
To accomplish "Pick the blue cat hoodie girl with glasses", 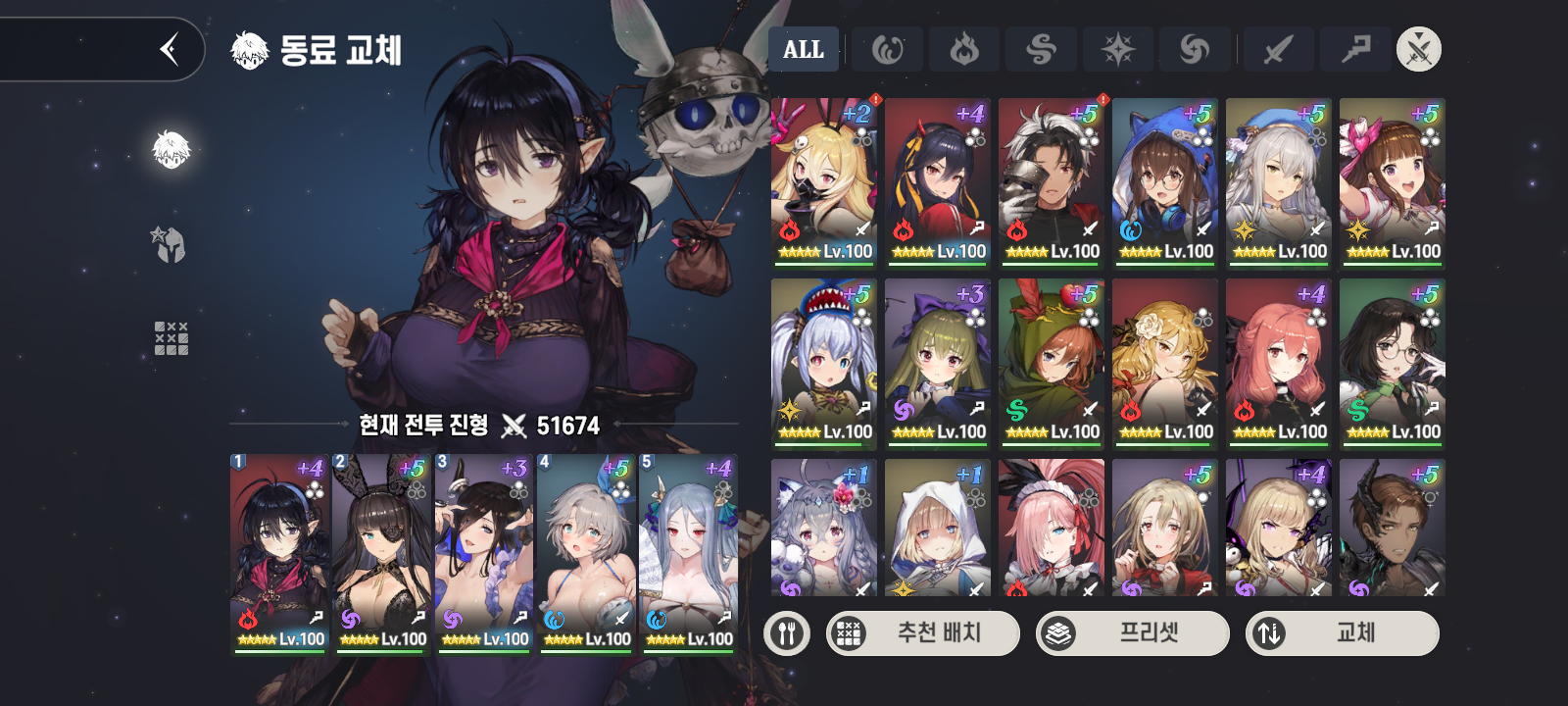I will pos(1165,182).
